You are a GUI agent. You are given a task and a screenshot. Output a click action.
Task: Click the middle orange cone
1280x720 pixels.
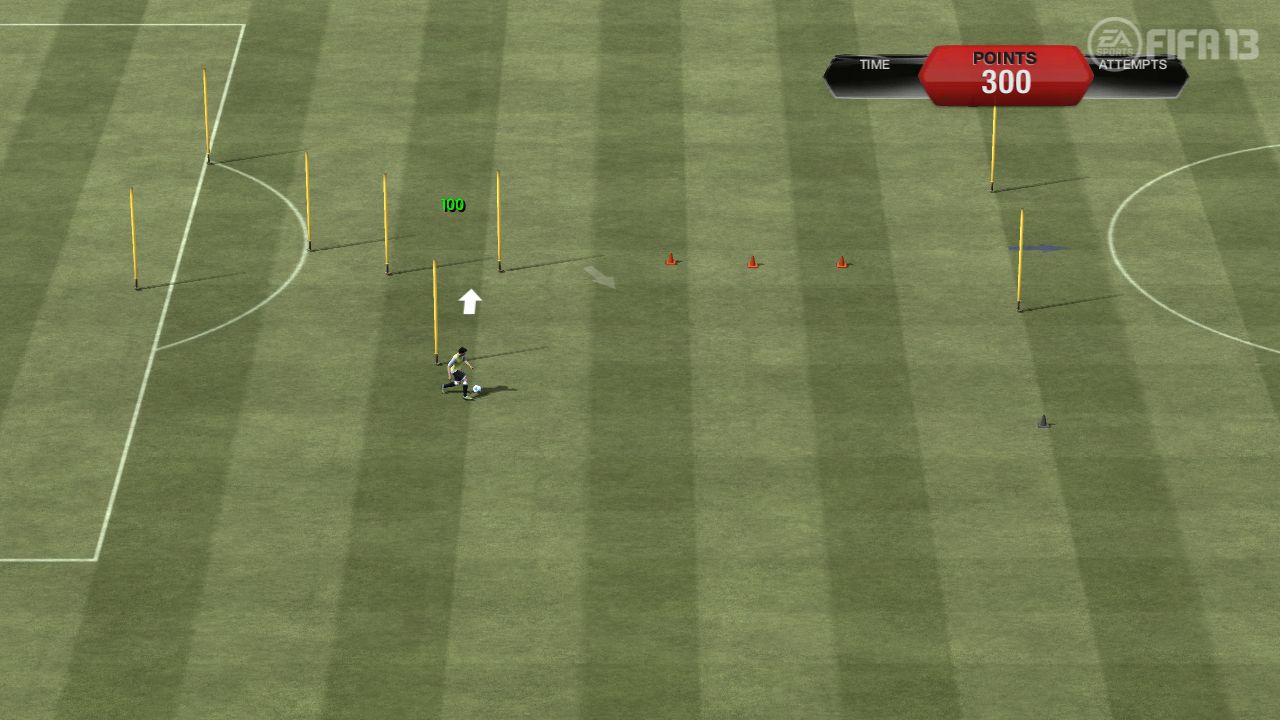(753, 261)
